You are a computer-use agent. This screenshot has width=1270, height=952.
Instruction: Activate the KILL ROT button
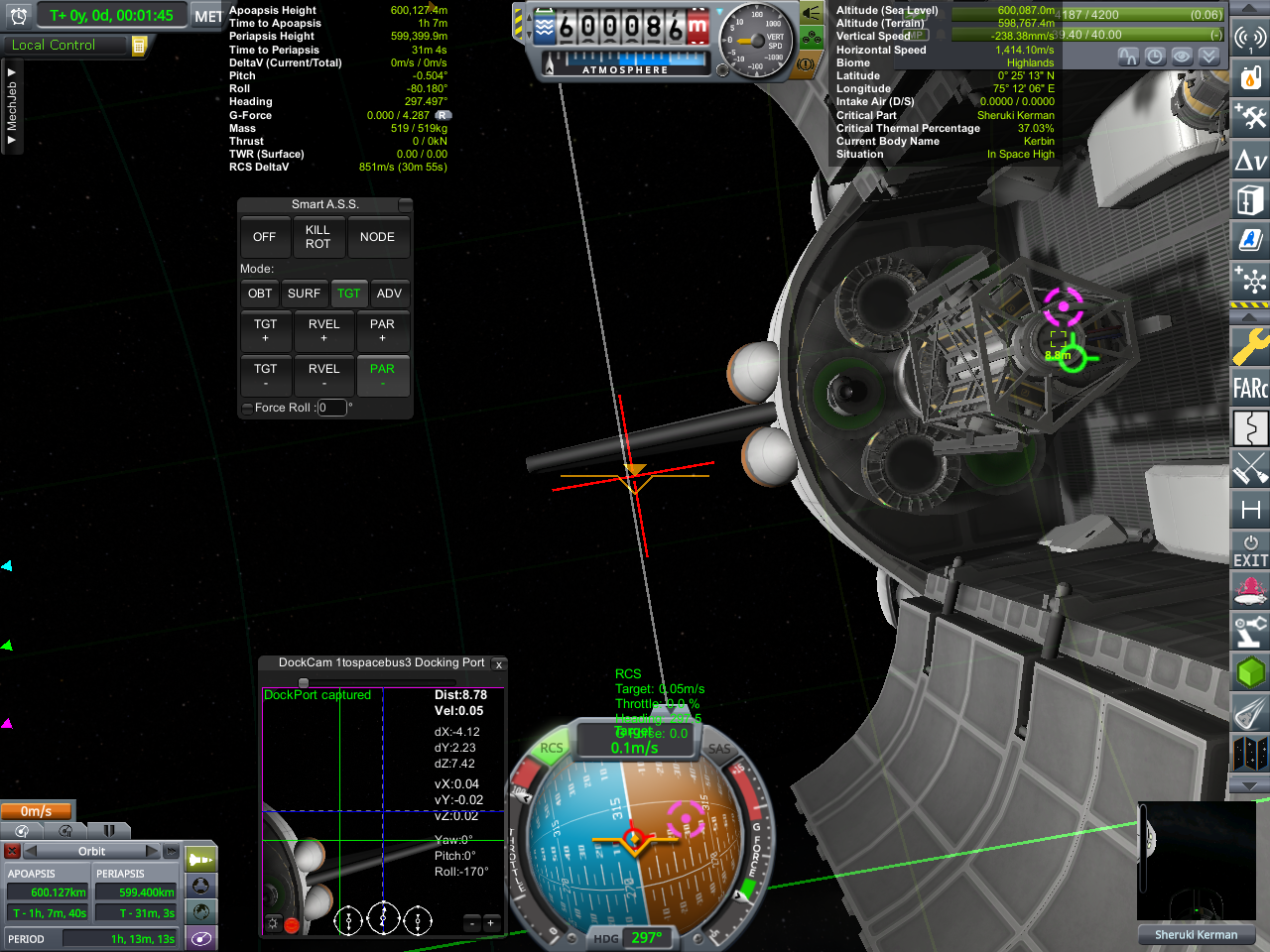[317, 237]
